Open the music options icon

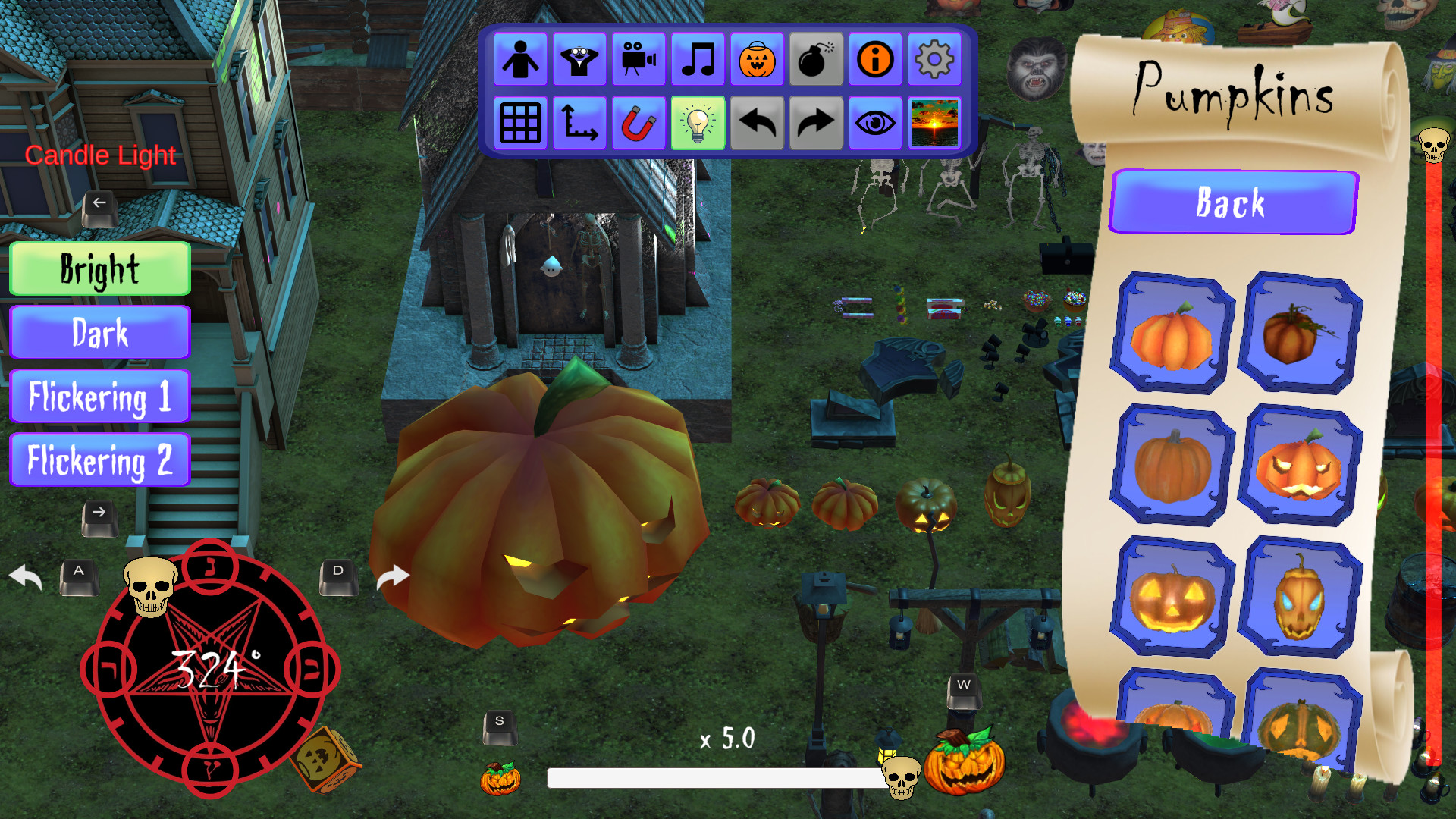pyautogui.click(x=698, y=60)
